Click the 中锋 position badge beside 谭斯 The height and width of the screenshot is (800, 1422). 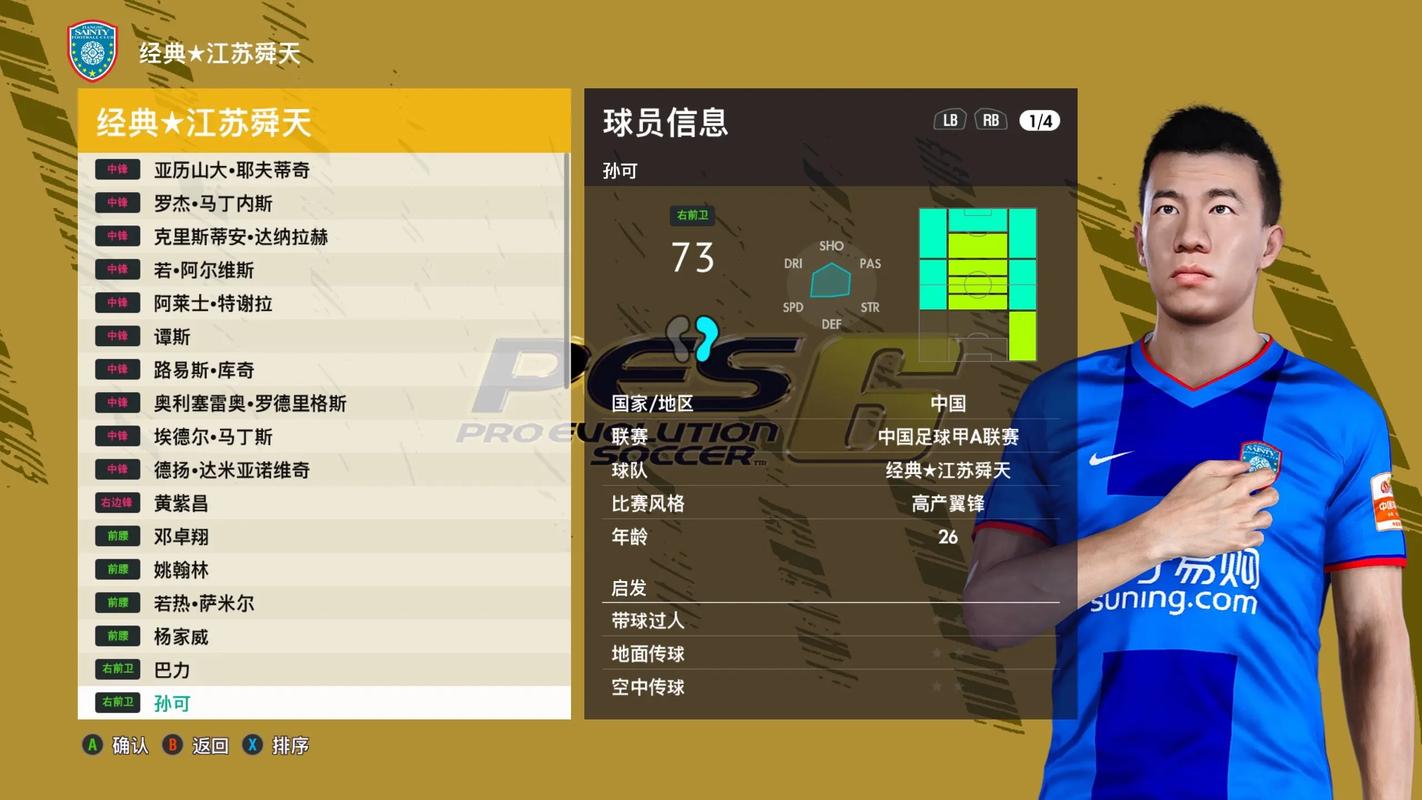(116, 336)
